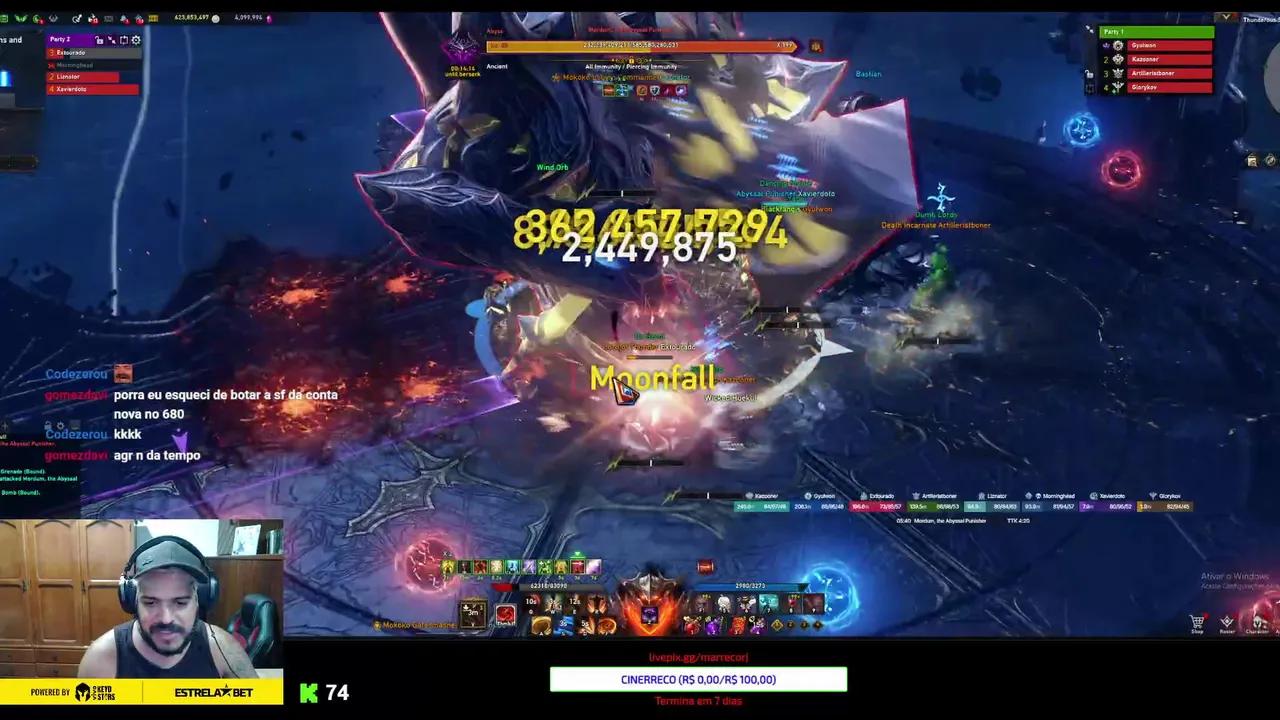
Task: Open the livepix.gg/marrecorj donation link
Action: coord(697,657)
